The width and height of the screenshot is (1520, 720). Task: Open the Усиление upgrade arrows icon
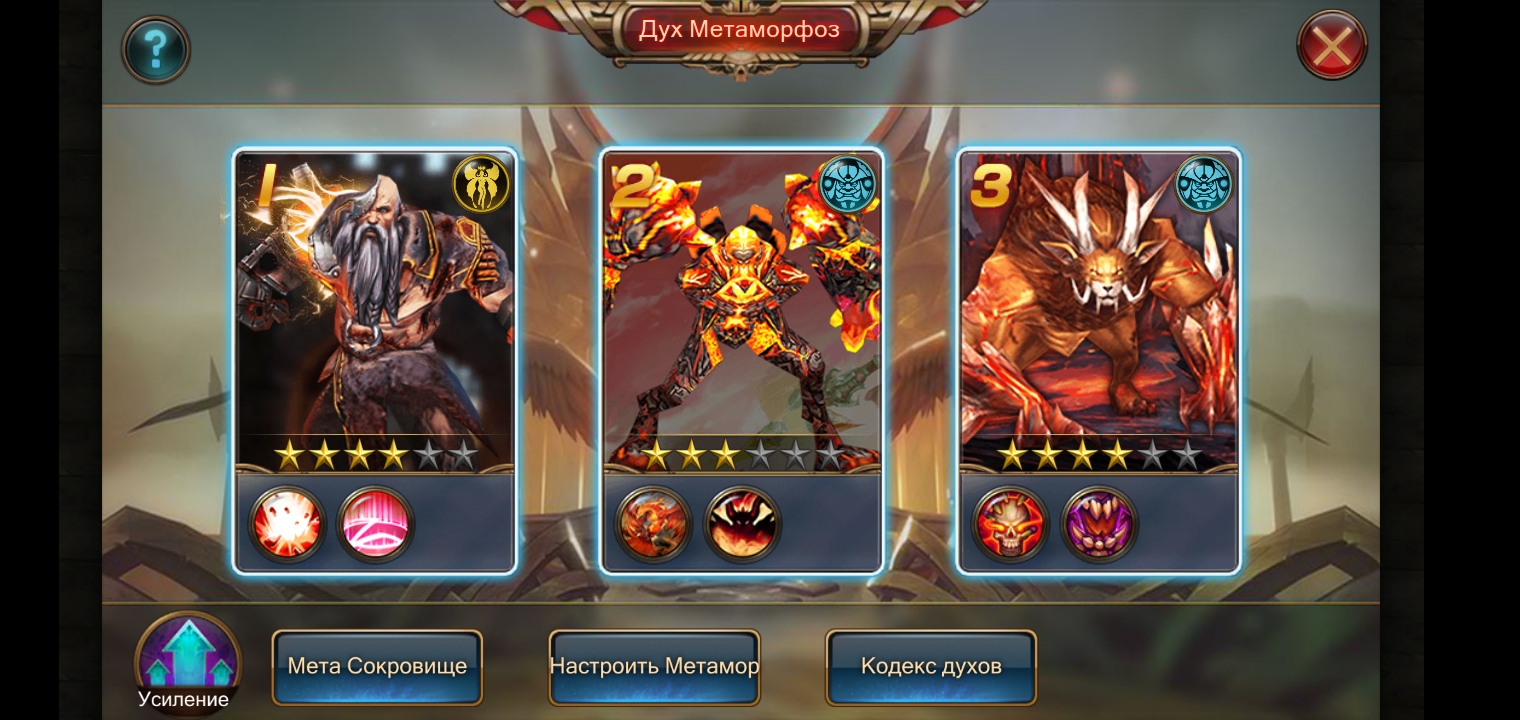pos(186,655)
